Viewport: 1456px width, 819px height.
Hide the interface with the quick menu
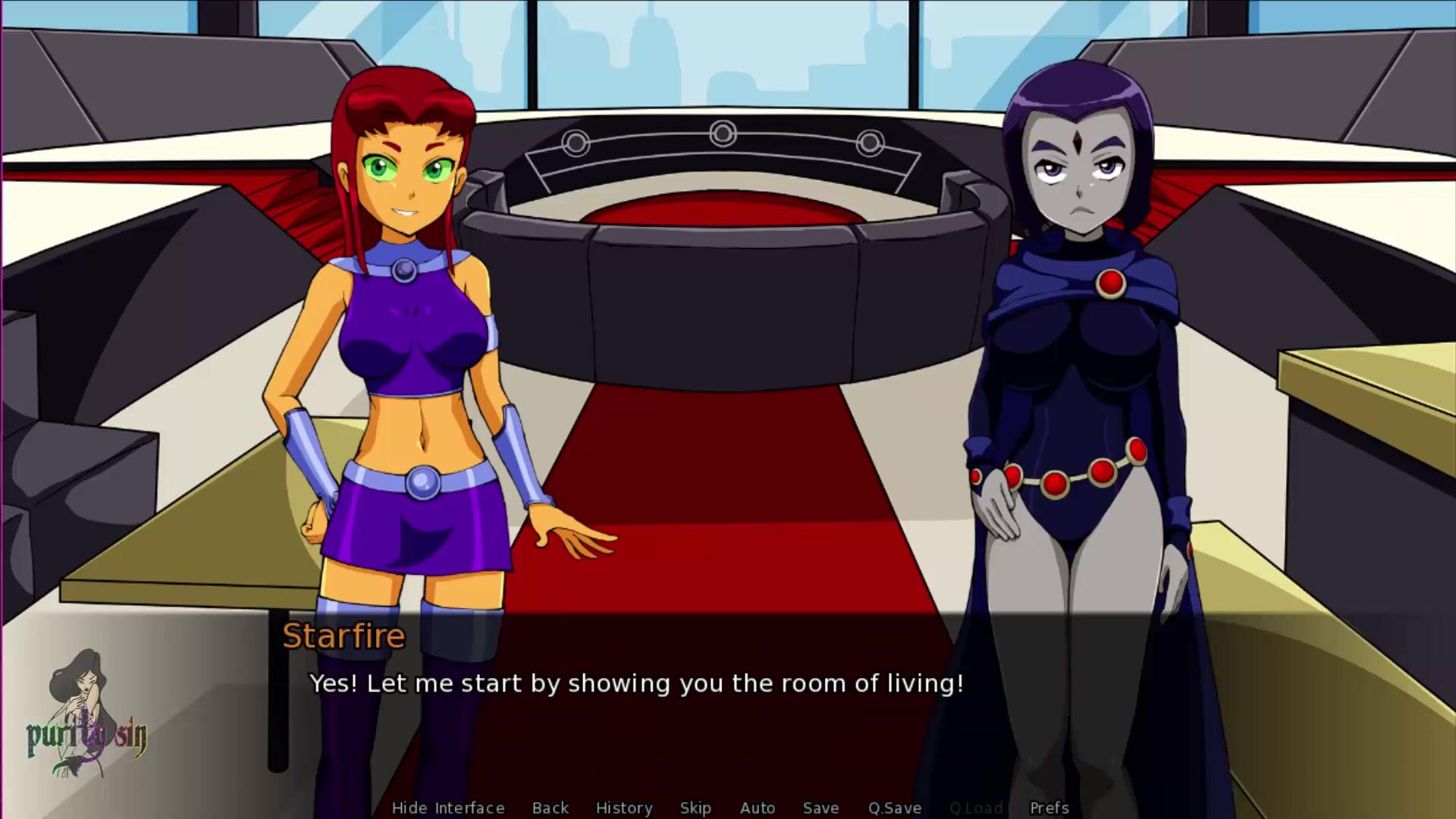coord(447,808)
